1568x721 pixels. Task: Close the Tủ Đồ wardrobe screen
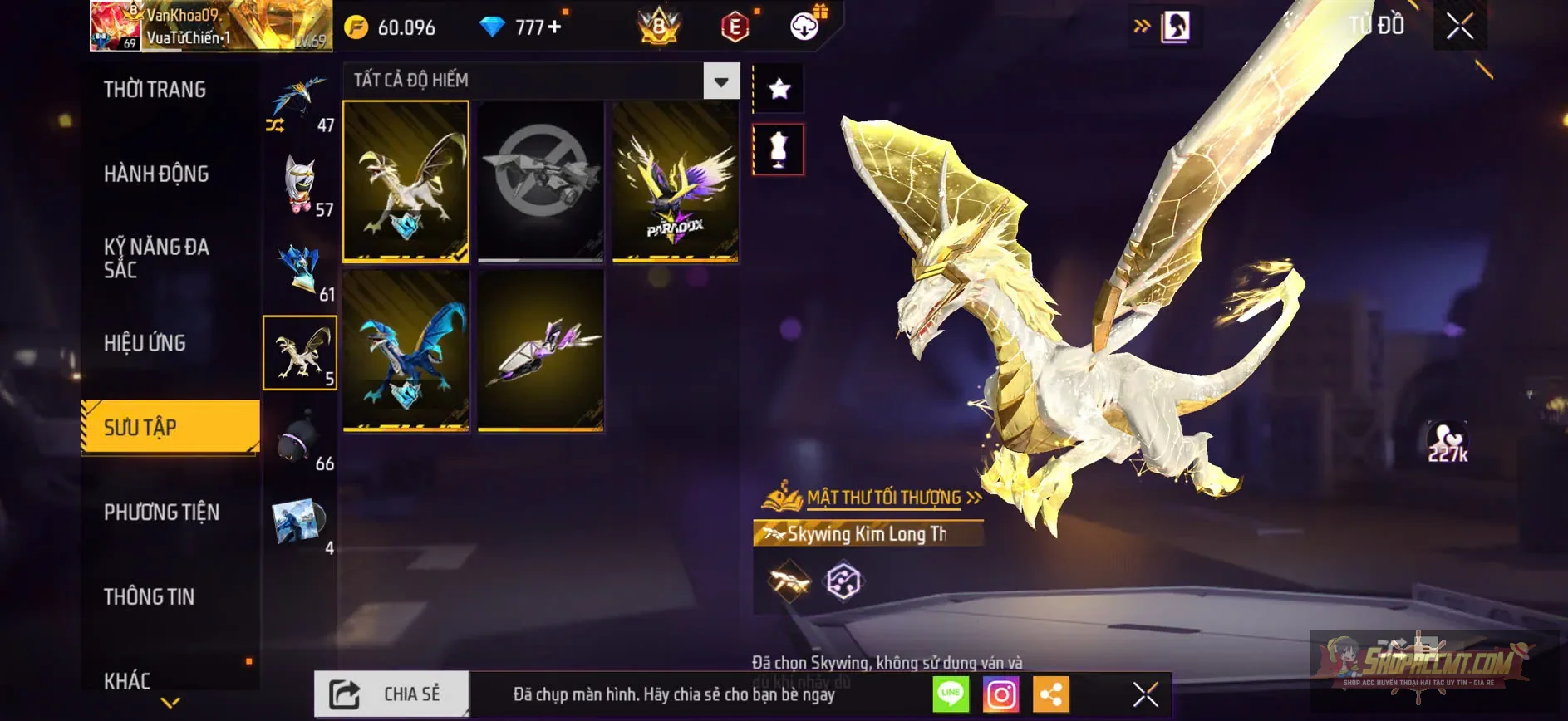[x=1459, y=27]
